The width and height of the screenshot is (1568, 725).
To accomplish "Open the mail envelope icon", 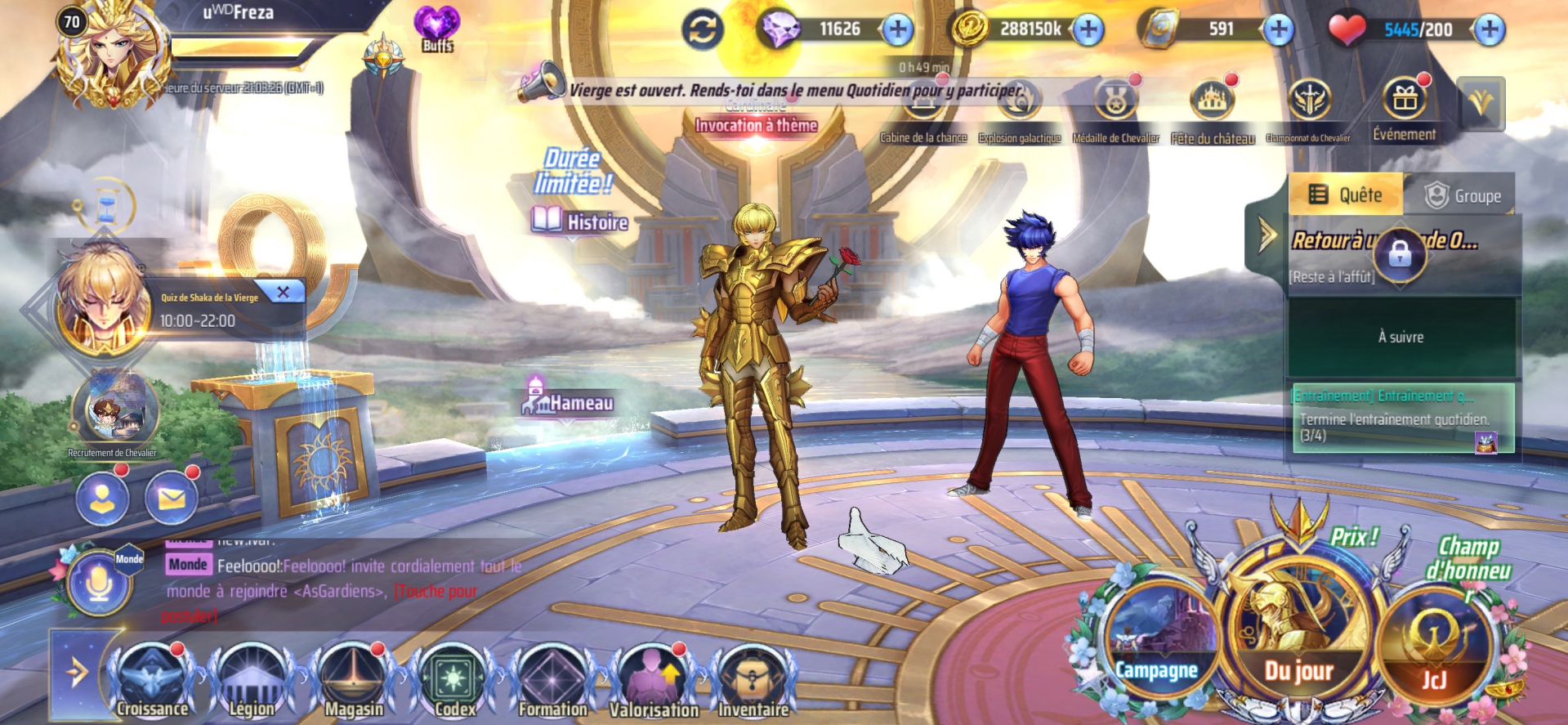I will [171, 499].
